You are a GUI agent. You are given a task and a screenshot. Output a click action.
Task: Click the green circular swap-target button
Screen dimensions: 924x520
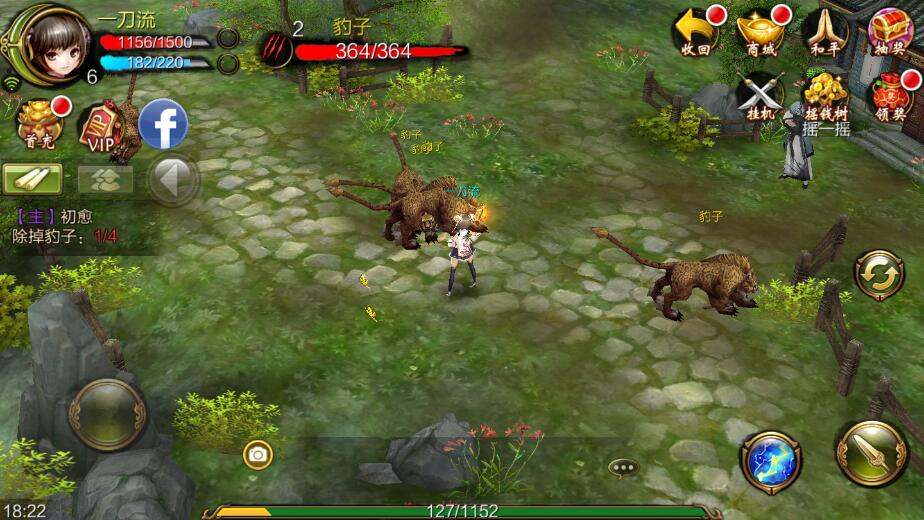tap(879, 275)
